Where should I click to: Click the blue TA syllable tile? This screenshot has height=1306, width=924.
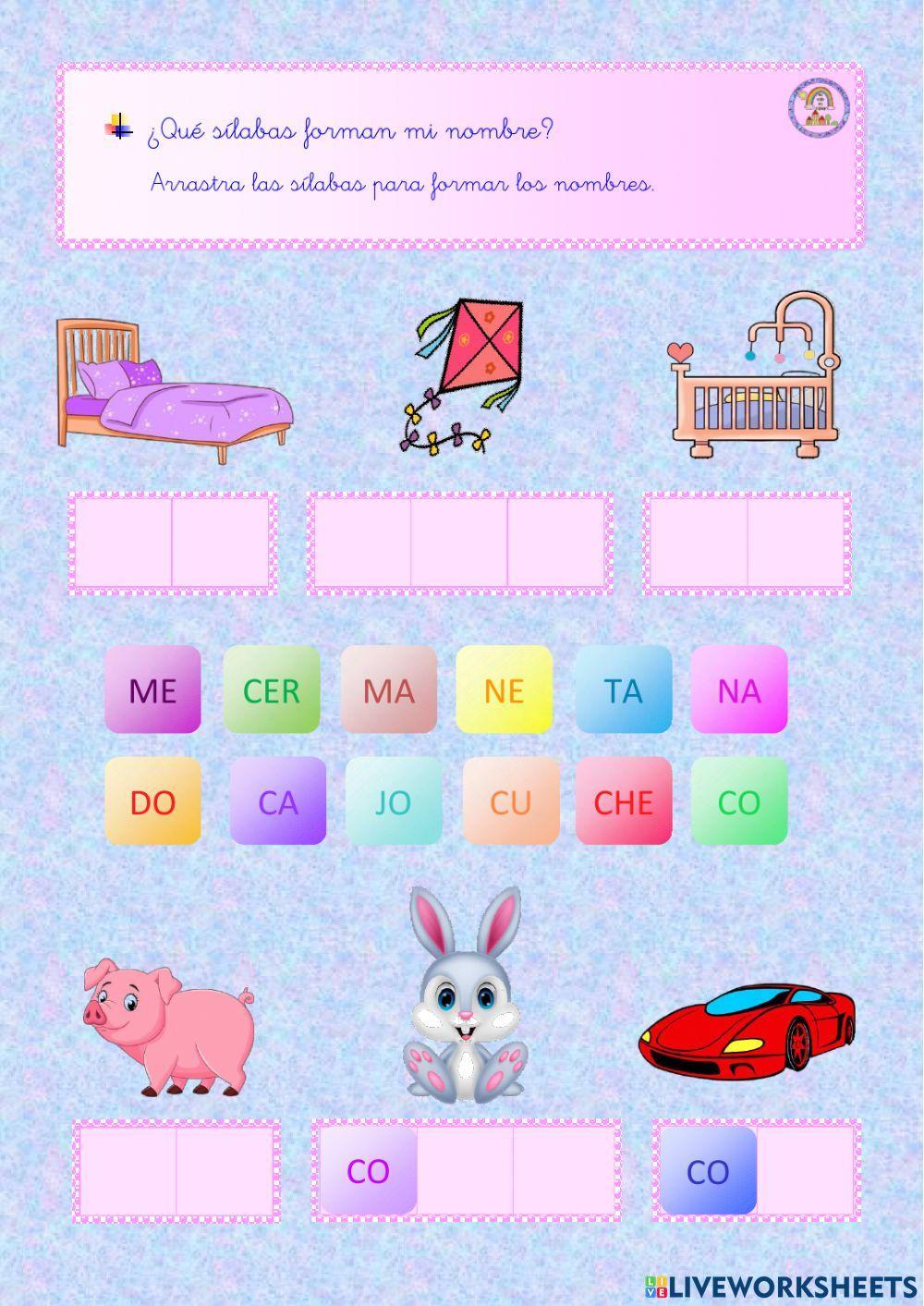point(623,690)
